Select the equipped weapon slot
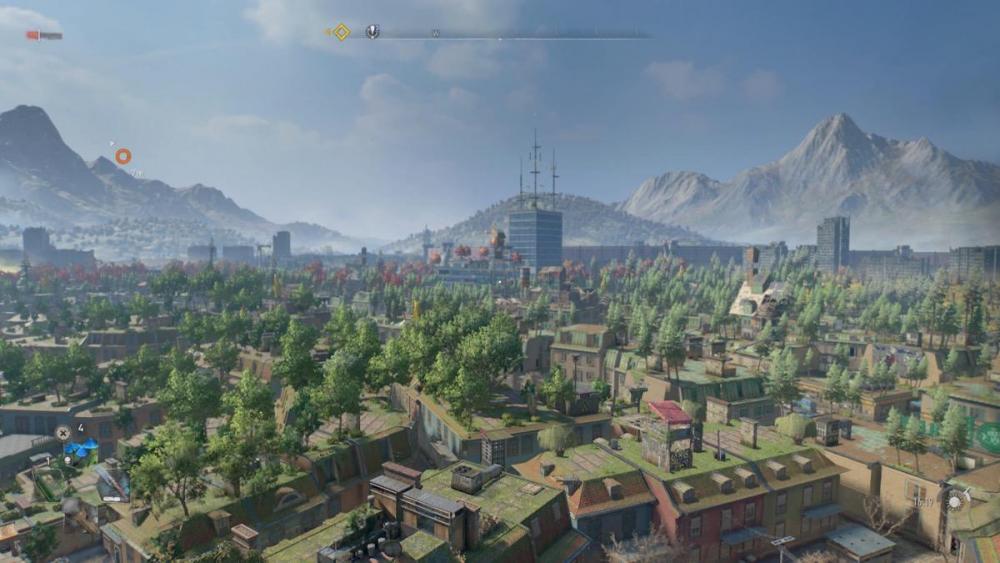Viewport: 1000px width, 563px height. coord(111,482)
